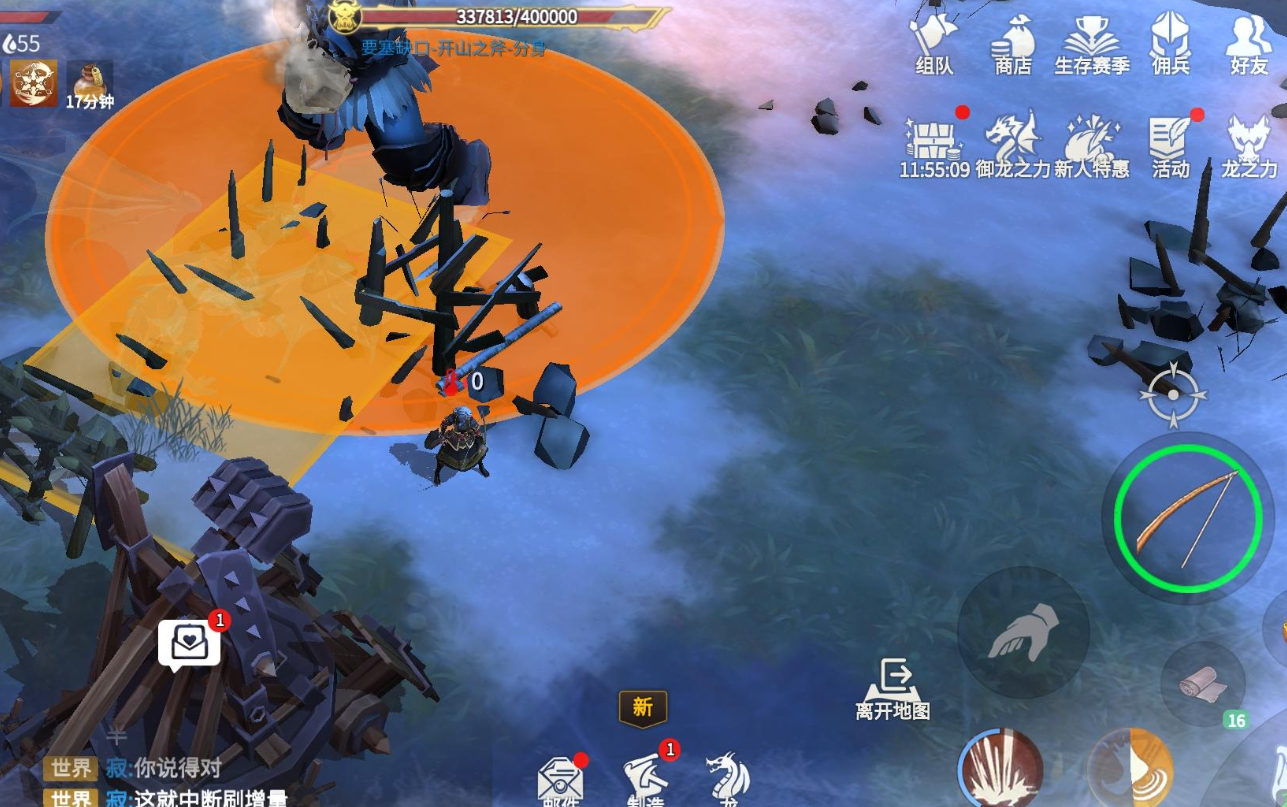Click 离开地图 to leave the map

click(x=893, y=688)
